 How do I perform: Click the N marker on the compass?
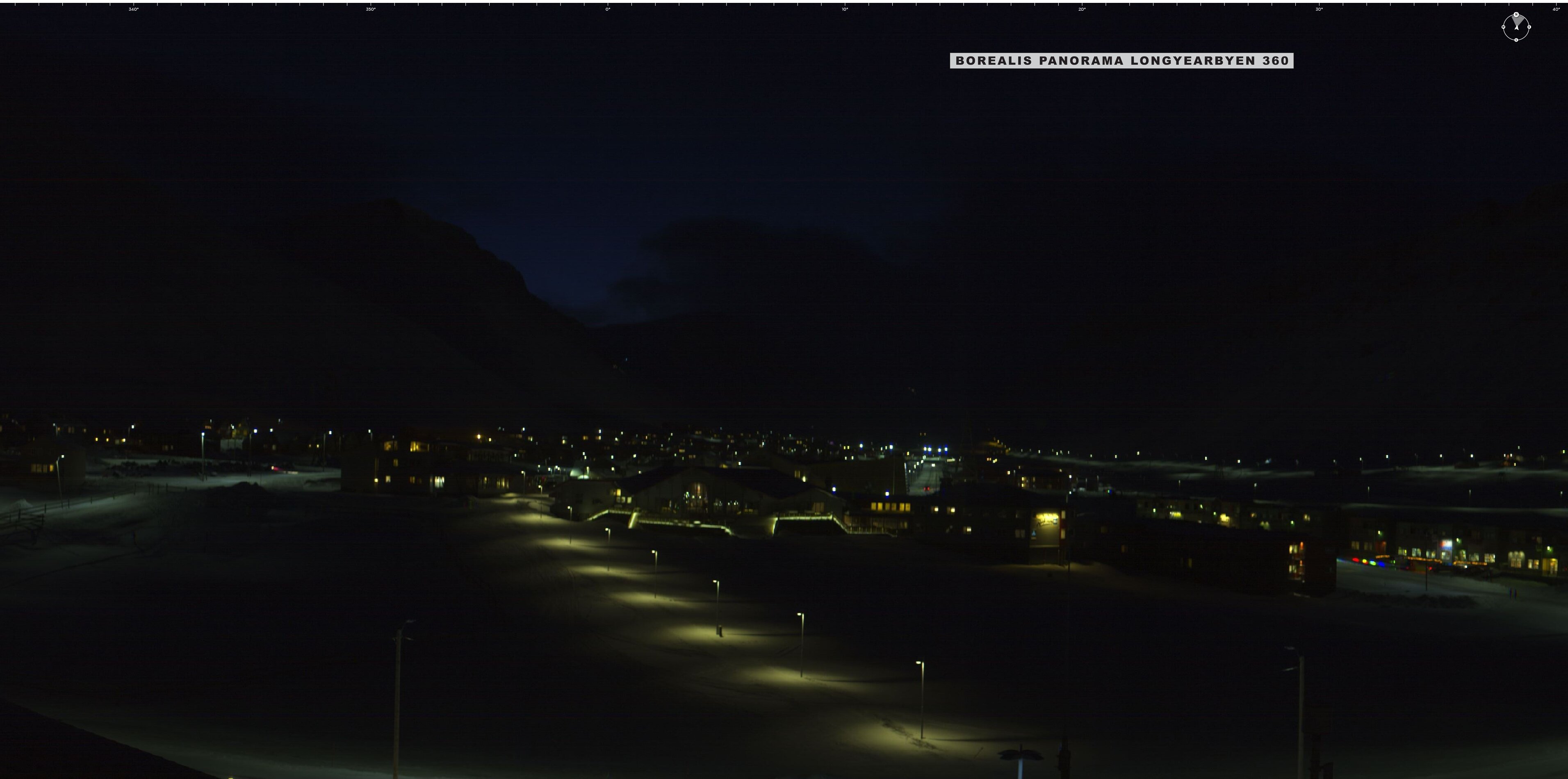1516,14
